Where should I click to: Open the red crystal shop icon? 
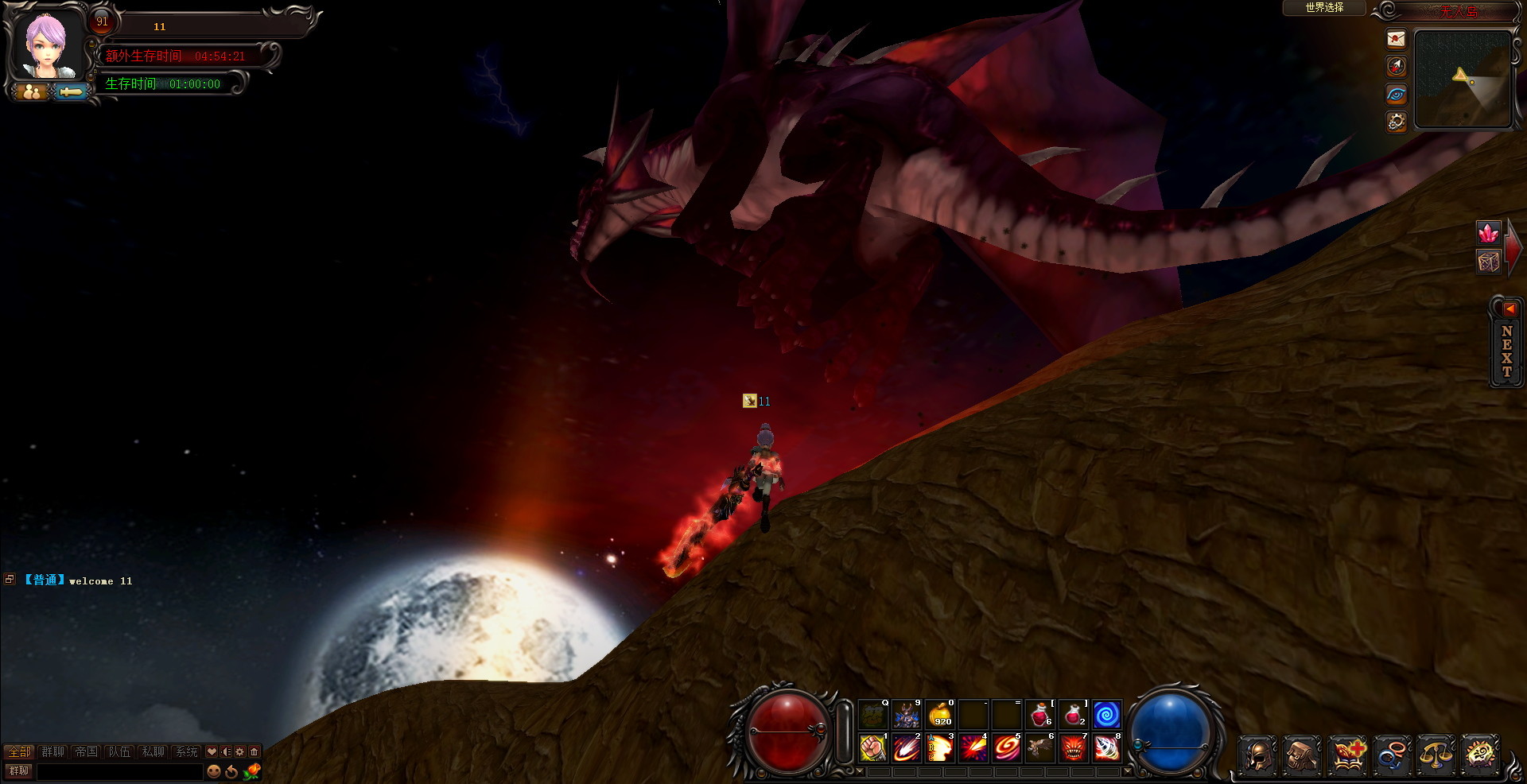tap(1488, 233)
